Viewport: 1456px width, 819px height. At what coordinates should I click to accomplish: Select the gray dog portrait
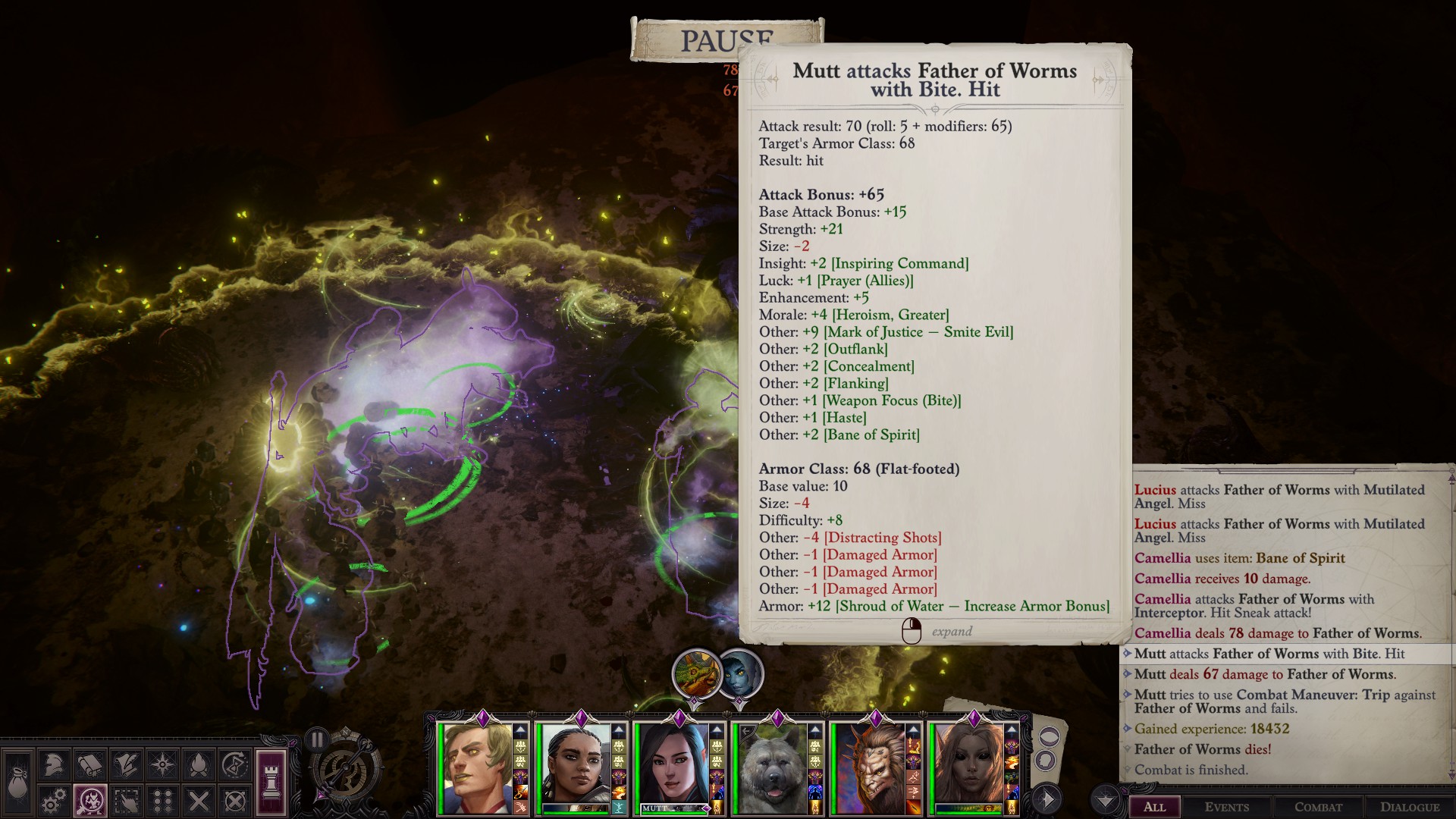pyautogui.click(x=770, y=768)
